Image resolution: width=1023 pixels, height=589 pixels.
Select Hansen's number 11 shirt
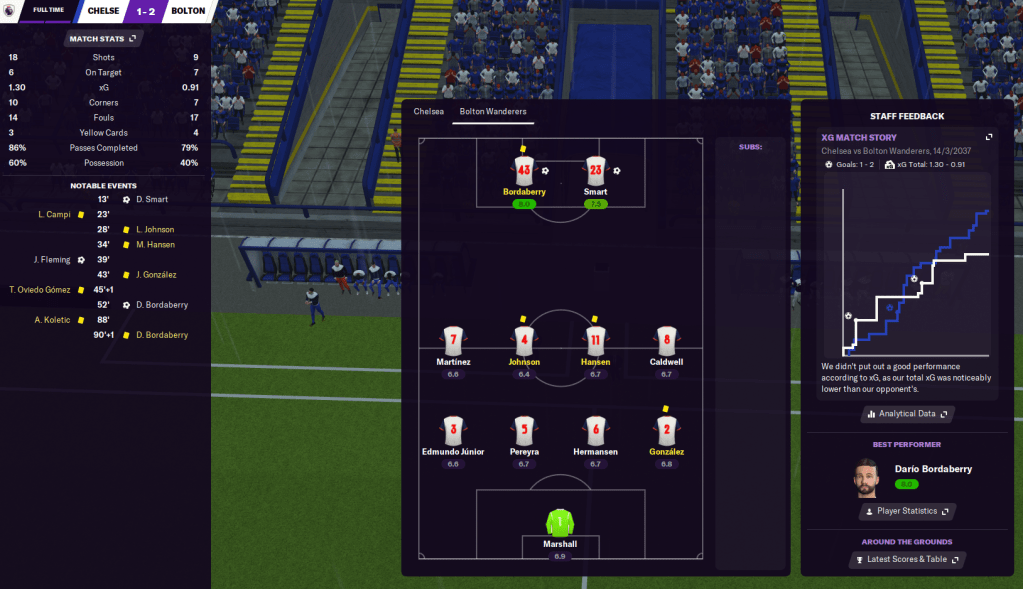(x=596, y=338)
